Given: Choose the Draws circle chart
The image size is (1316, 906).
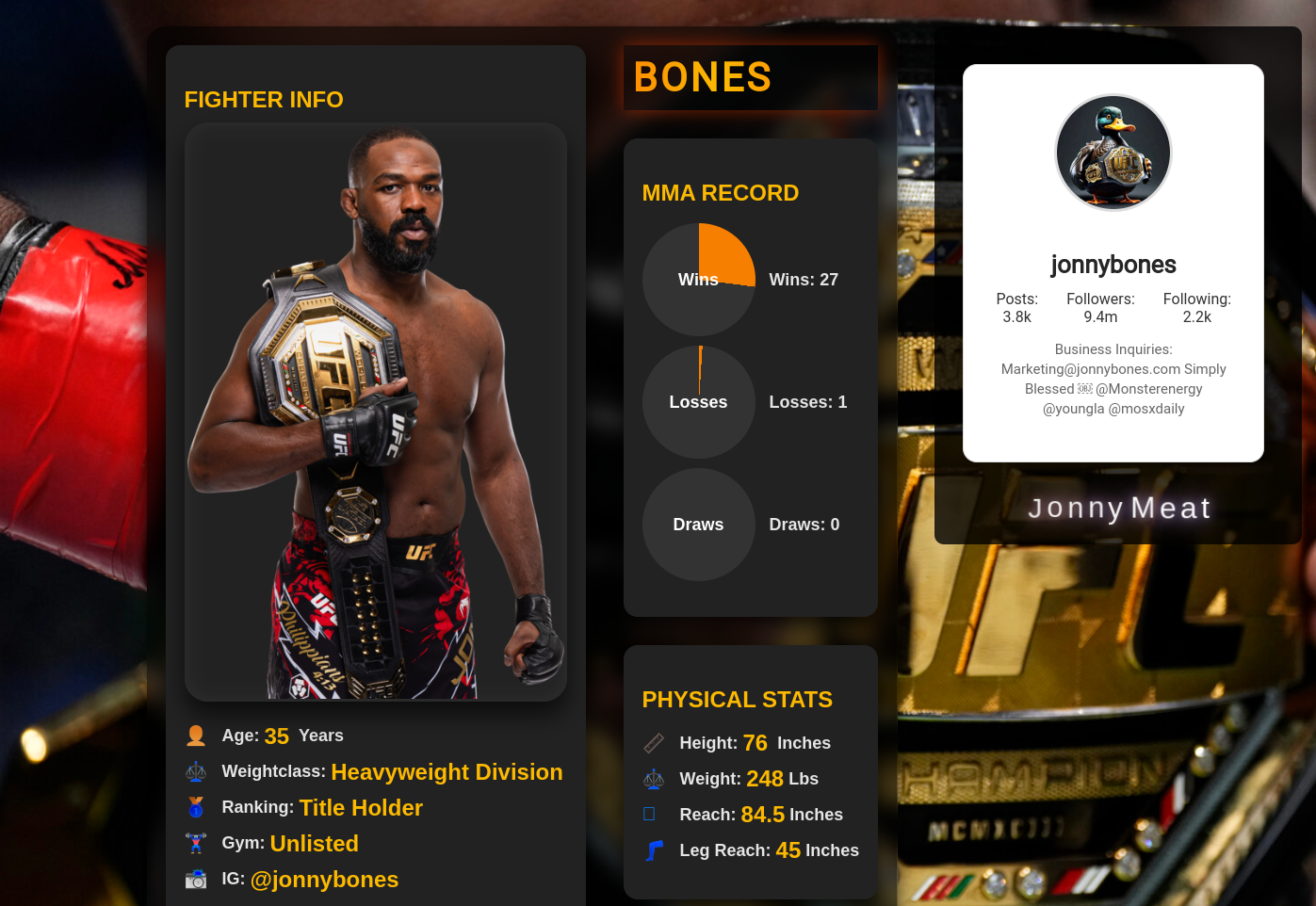Looking at the screenshot, I should click(x=698, y=525).
